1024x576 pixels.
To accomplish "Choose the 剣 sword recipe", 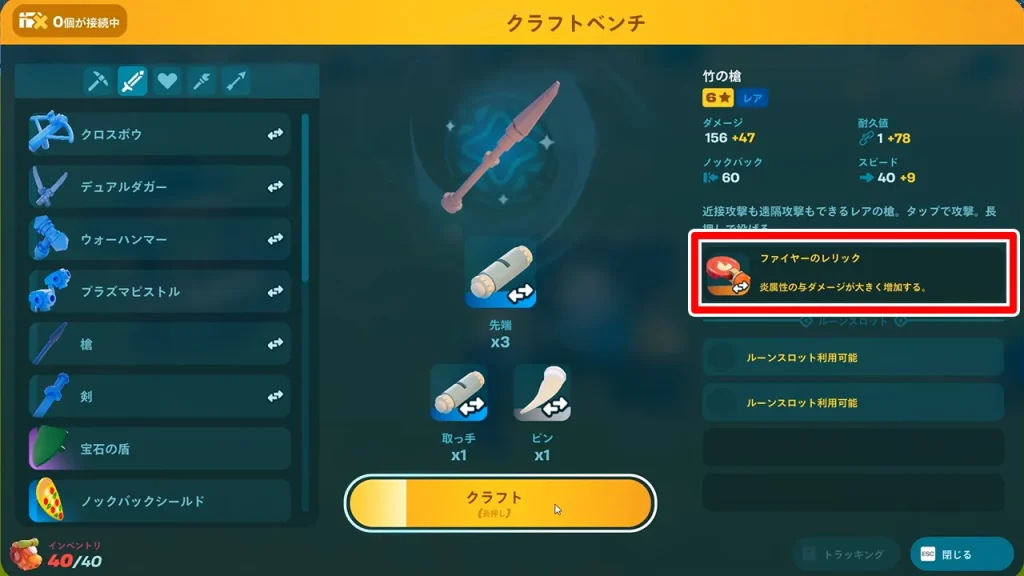I will [160, 396].
